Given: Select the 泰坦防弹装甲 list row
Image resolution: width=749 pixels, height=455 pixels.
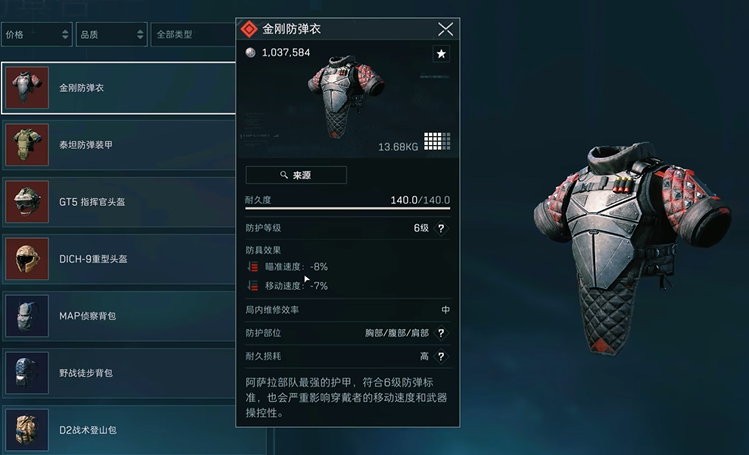Looking at the screenshot, I should (x=120, y=145).
